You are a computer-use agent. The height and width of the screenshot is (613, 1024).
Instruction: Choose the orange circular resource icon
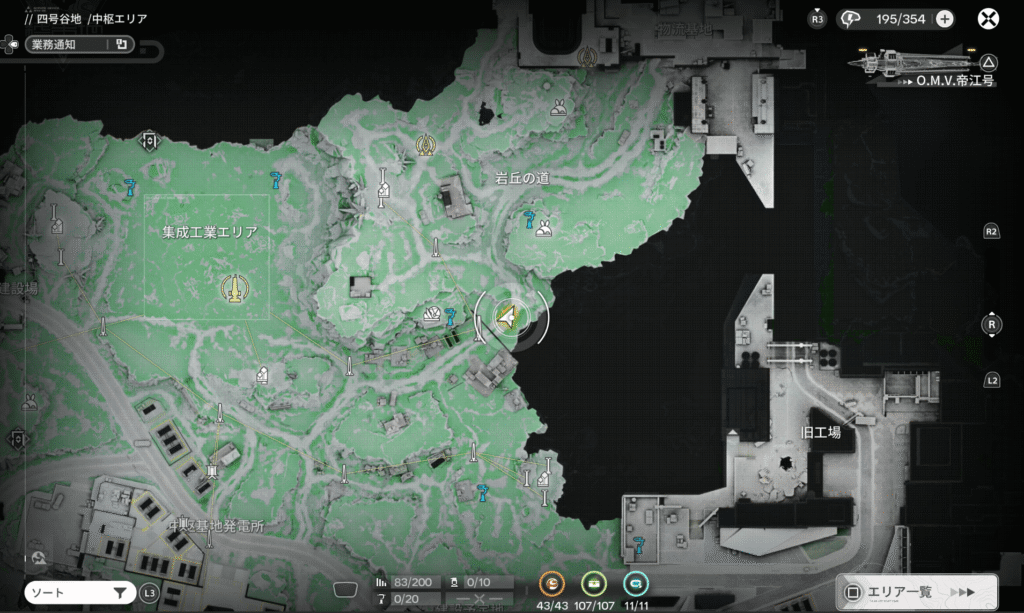coord(552,583)
